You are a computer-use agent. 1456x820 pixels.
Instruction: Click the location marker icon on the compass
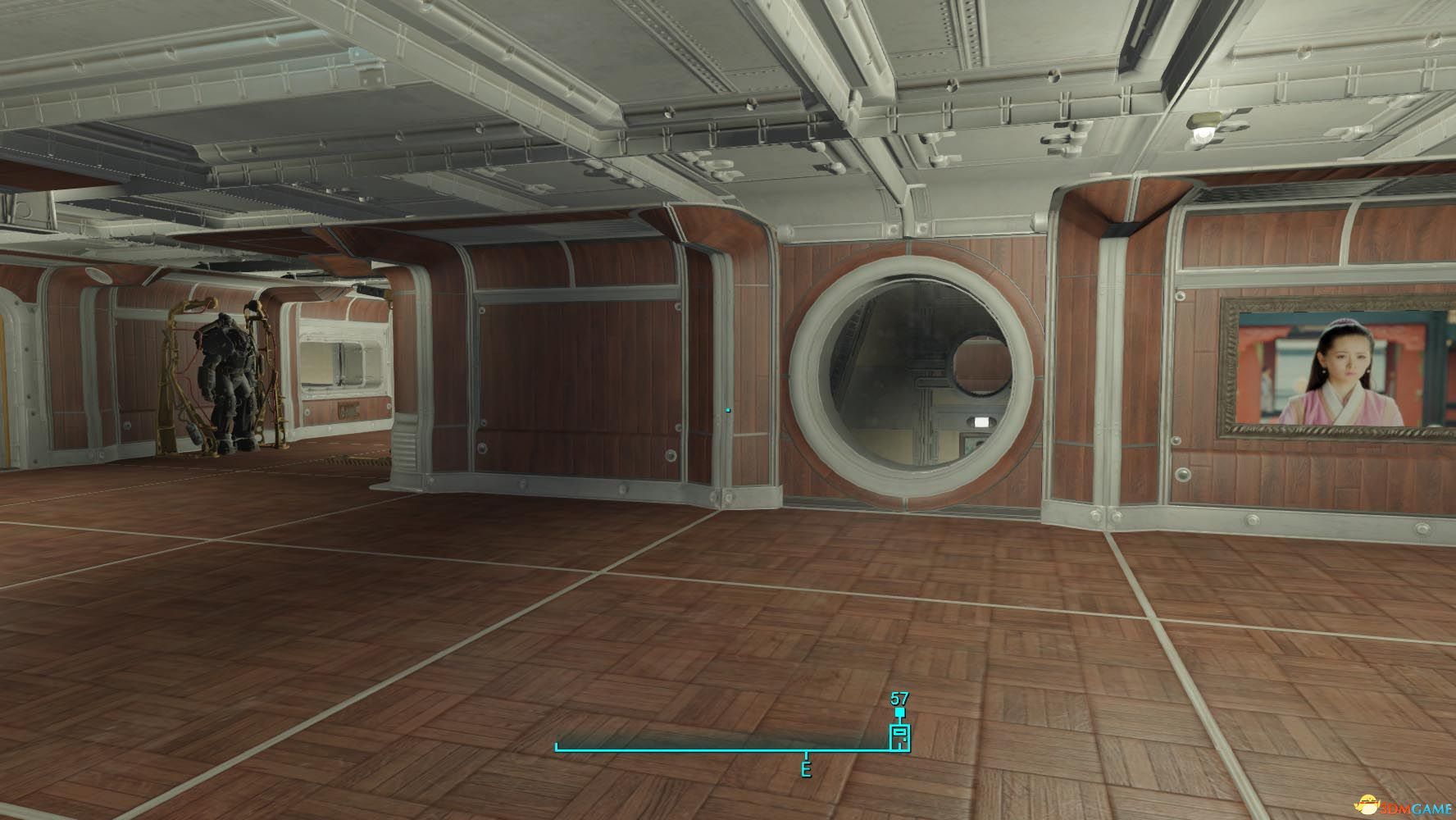point(899,736)
